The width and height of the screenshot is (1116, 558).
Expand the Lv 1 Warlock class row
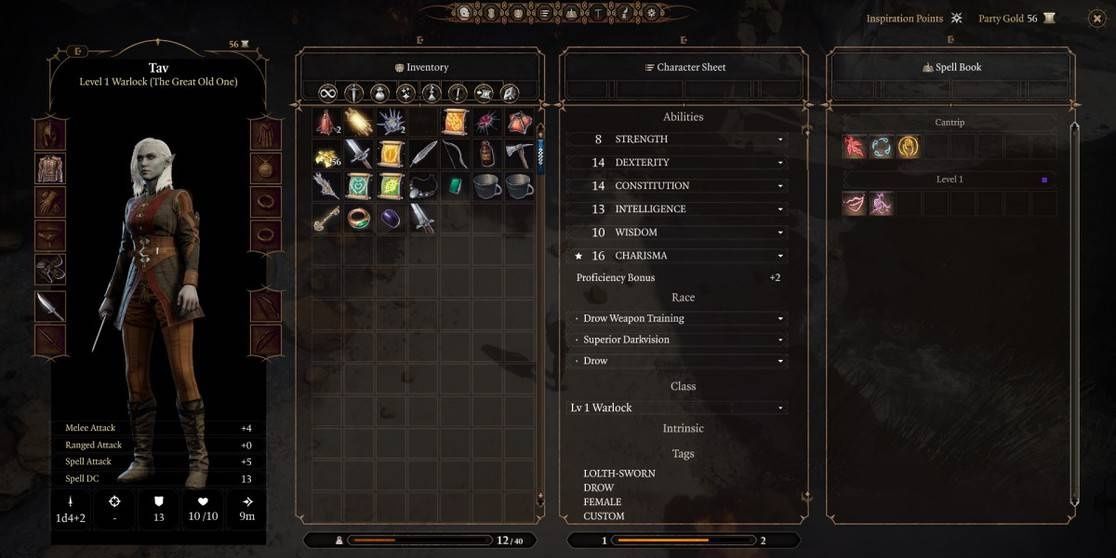click(781, 408)
